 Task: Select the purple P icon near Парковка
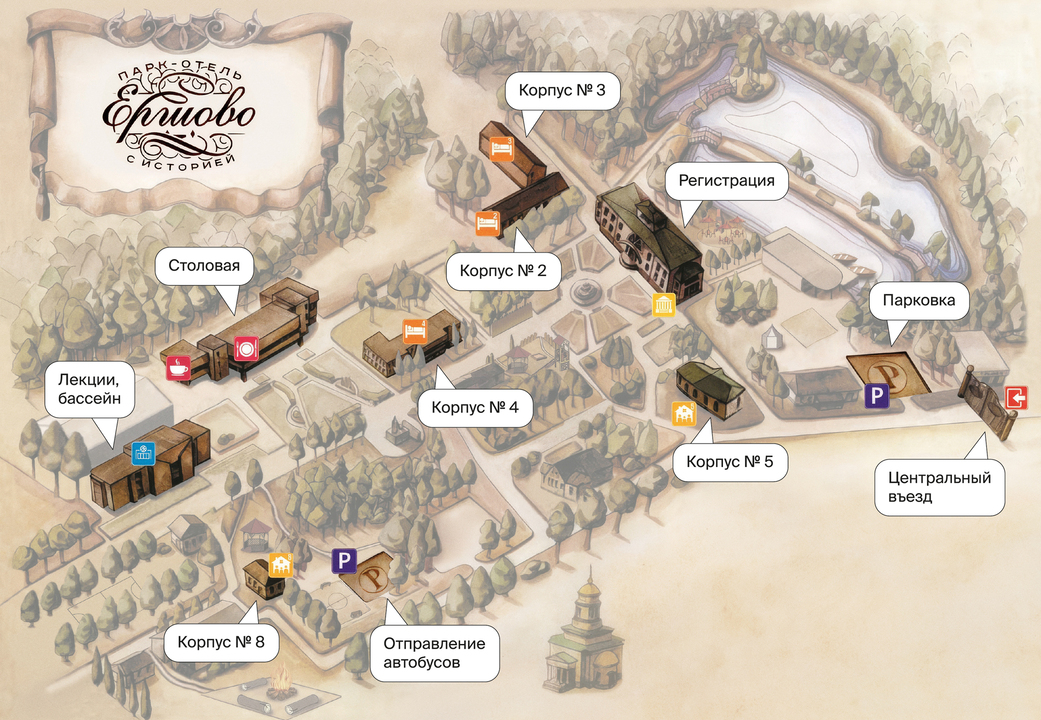coord(877,397)
